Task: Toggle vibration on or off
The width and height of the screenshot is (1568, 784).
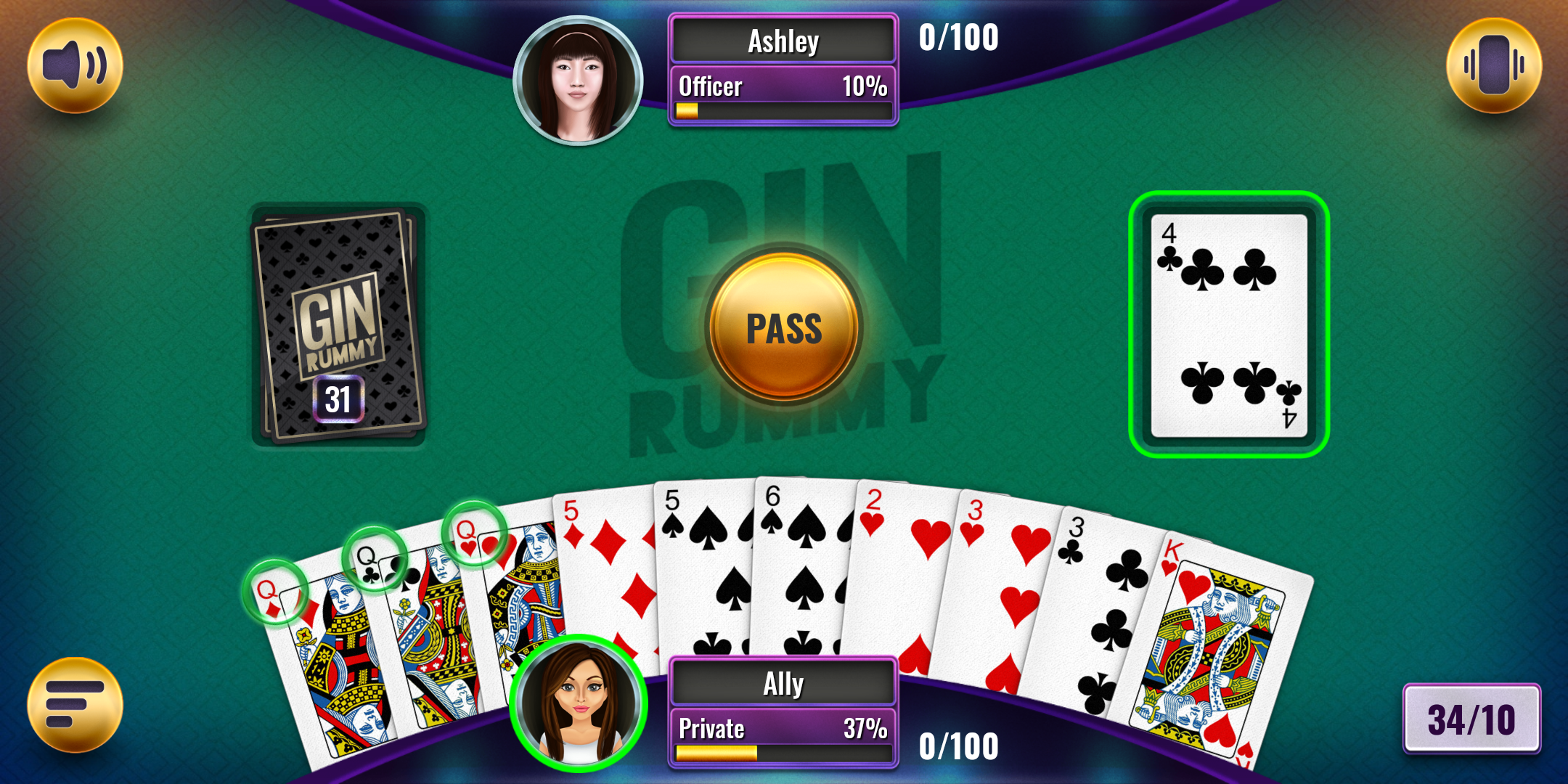Action: [1493, 65]
